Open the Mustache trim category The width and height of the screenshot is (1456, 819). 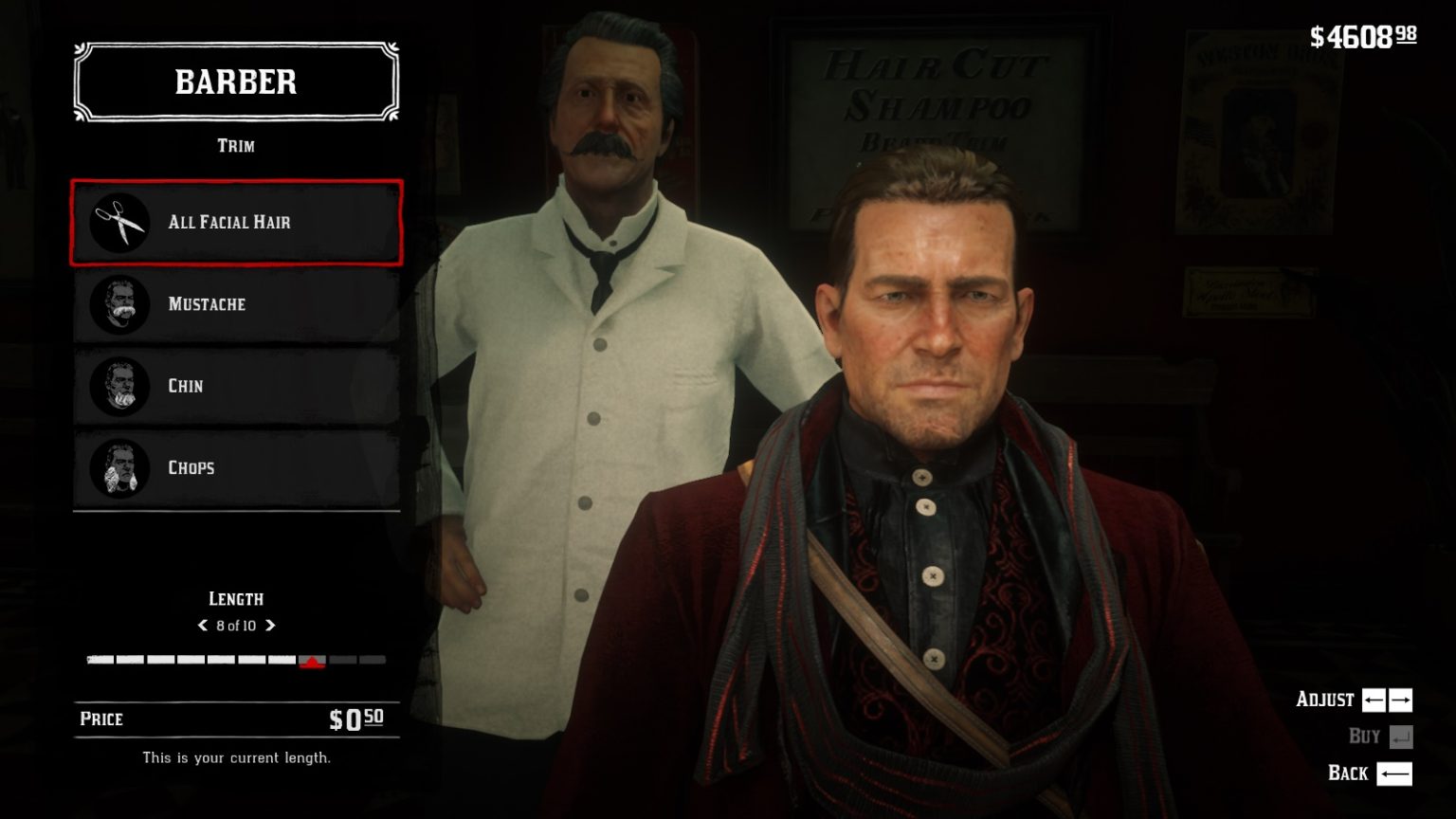tap(235, 304)
